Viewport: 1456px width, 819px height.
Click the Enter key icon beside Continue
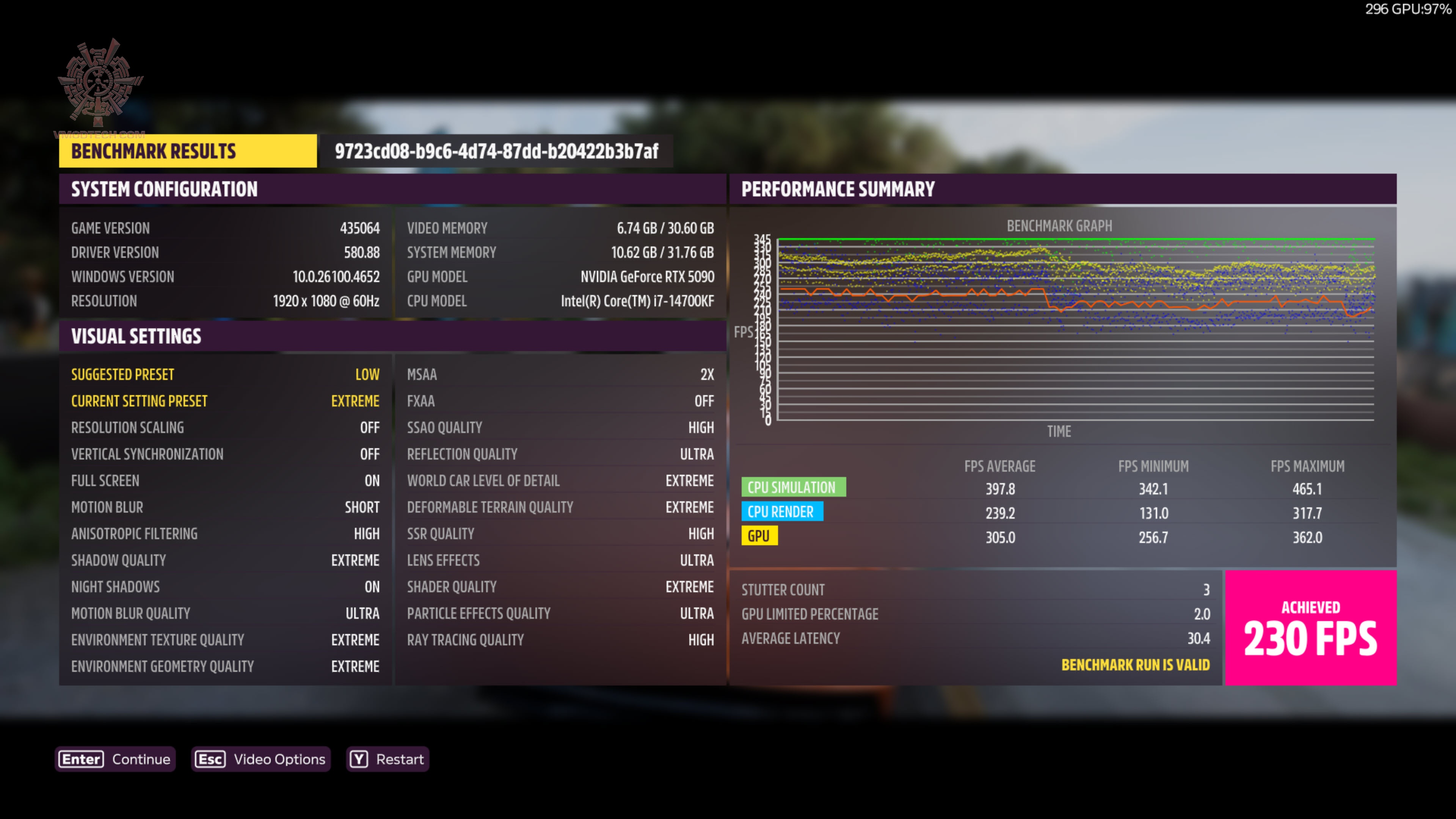coord(80,759)
